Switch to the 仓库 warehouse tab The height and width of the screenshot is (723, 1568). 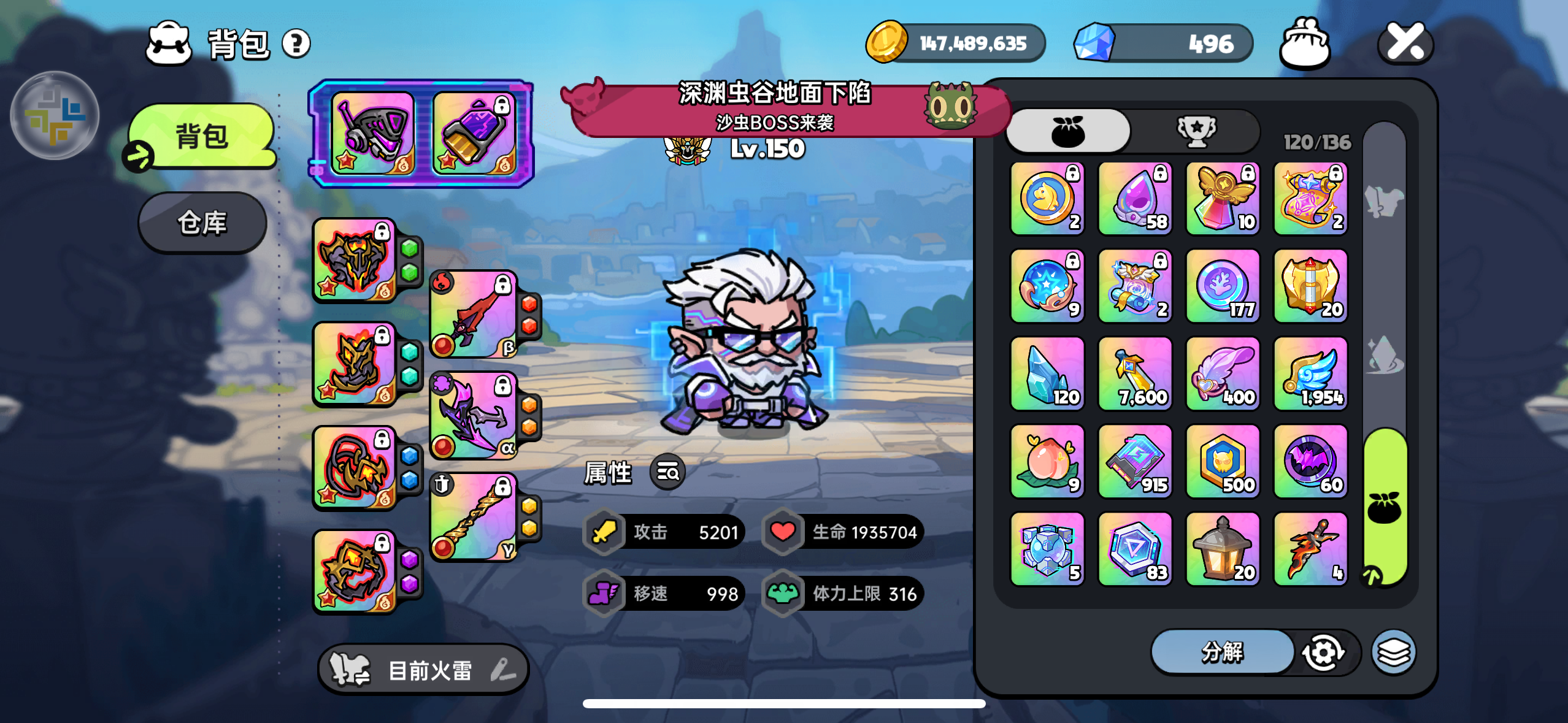point(202,223)
